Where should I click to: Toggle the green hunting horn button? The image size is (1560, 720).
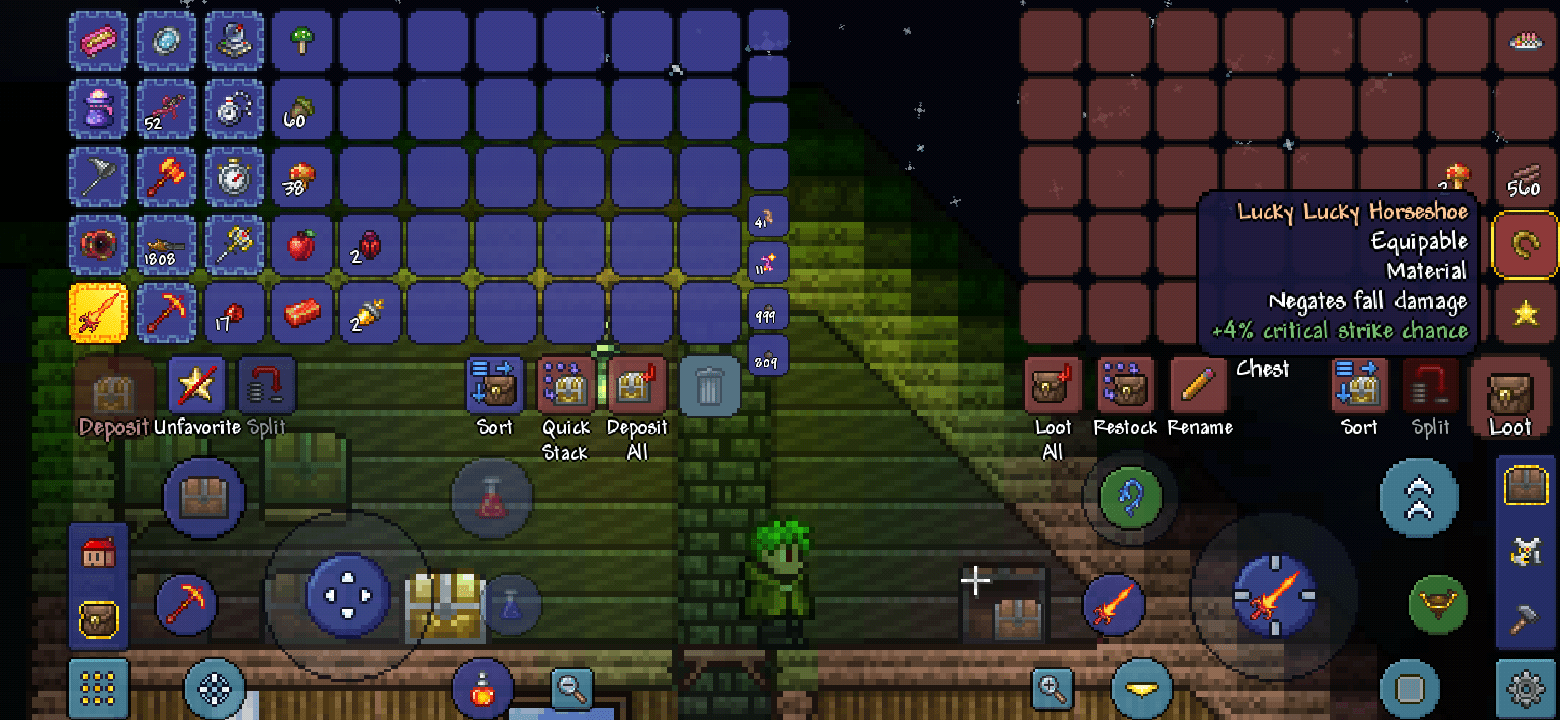pyautogui.click(x=1439, y=606)
